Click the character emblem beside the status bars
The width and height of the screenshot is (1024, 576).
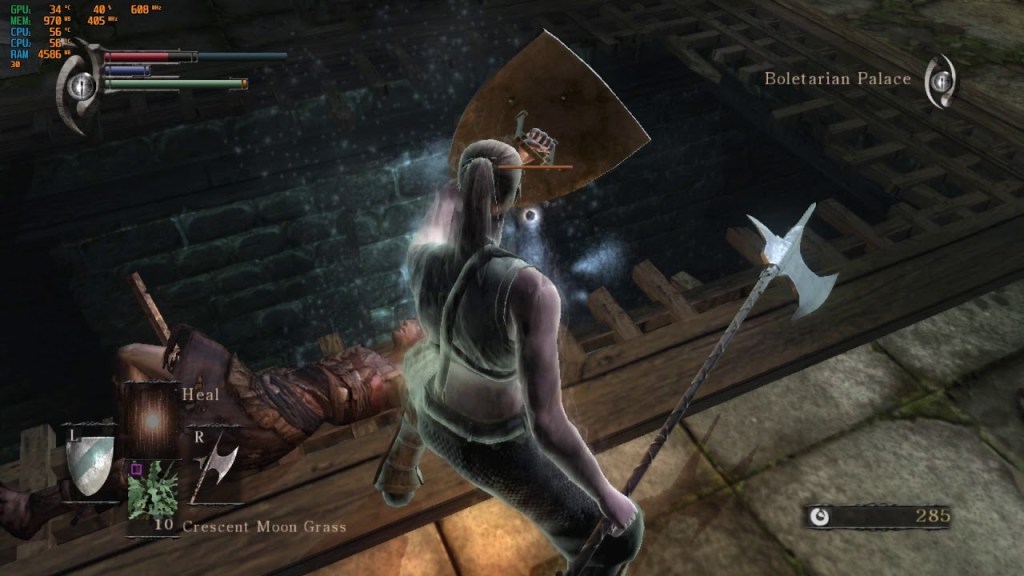78,87
